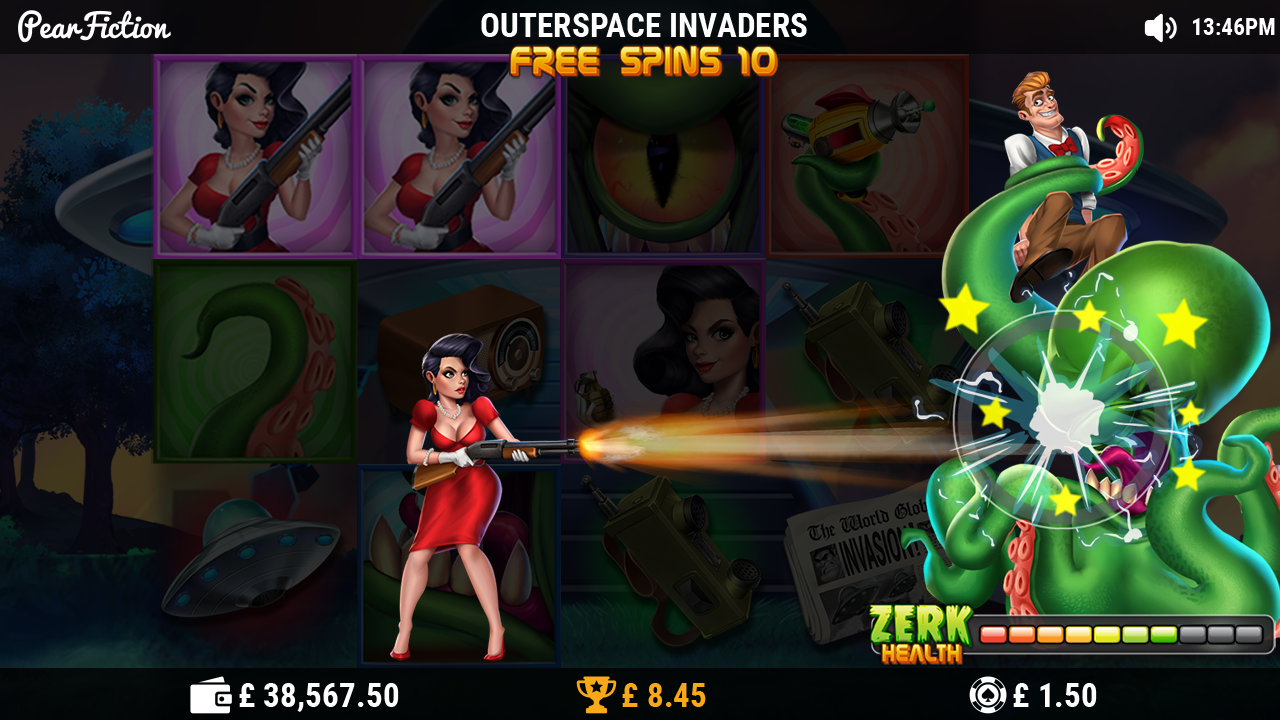Toggle the speaker to disable audio

pos(1160,27)
